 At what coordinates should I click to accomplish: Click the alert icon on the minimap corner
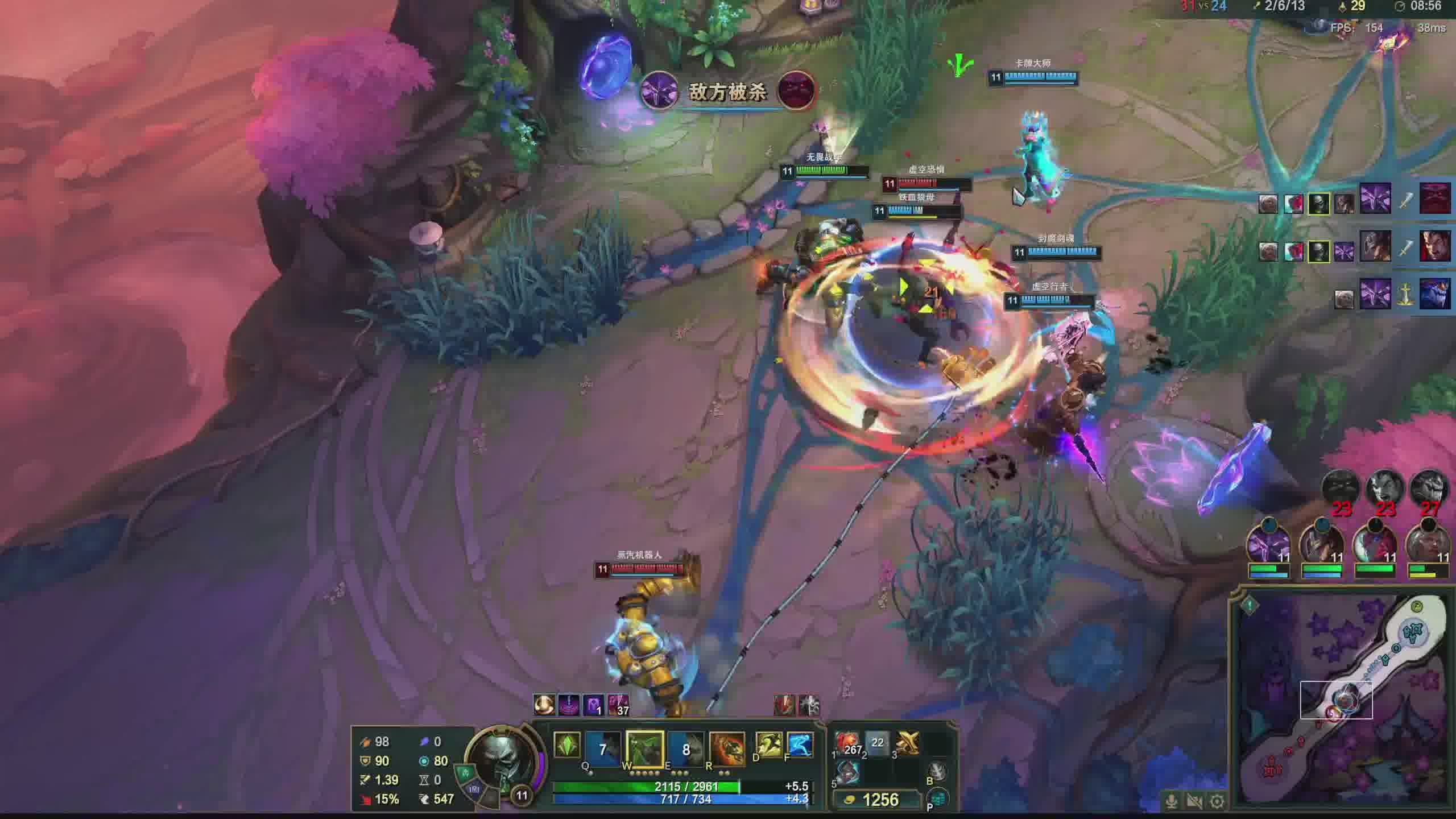coord(1250,606)
